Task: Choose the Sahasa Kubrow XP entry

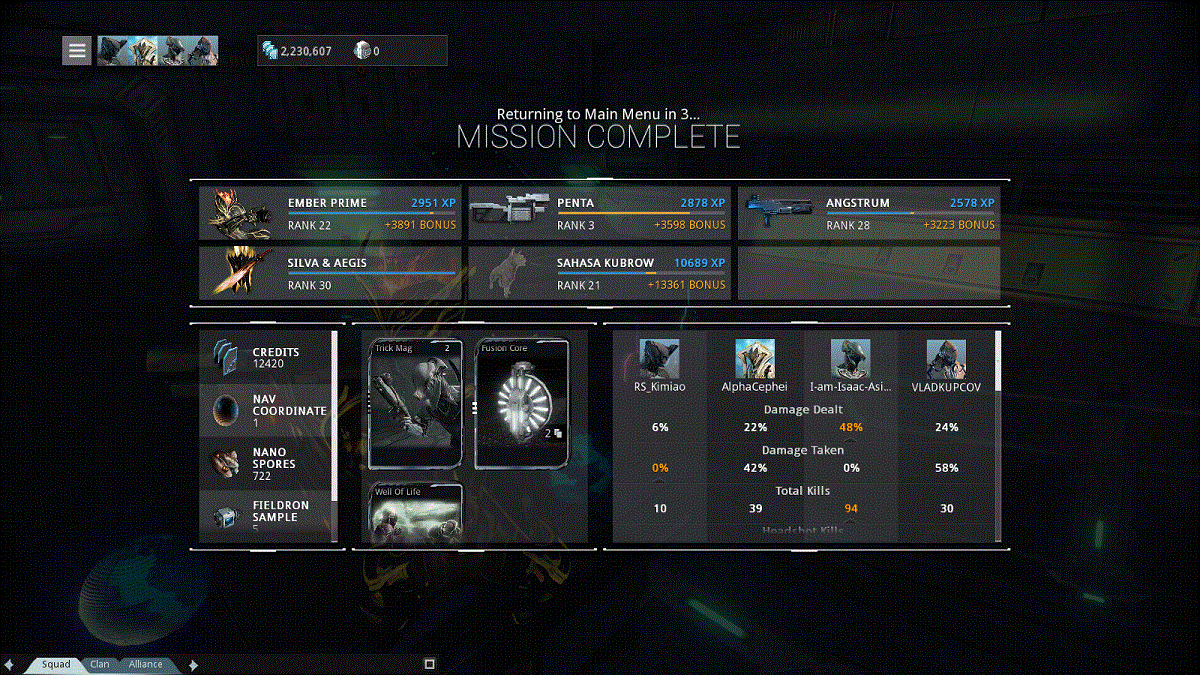Action: pyautogui.click(x=599, y=273)
